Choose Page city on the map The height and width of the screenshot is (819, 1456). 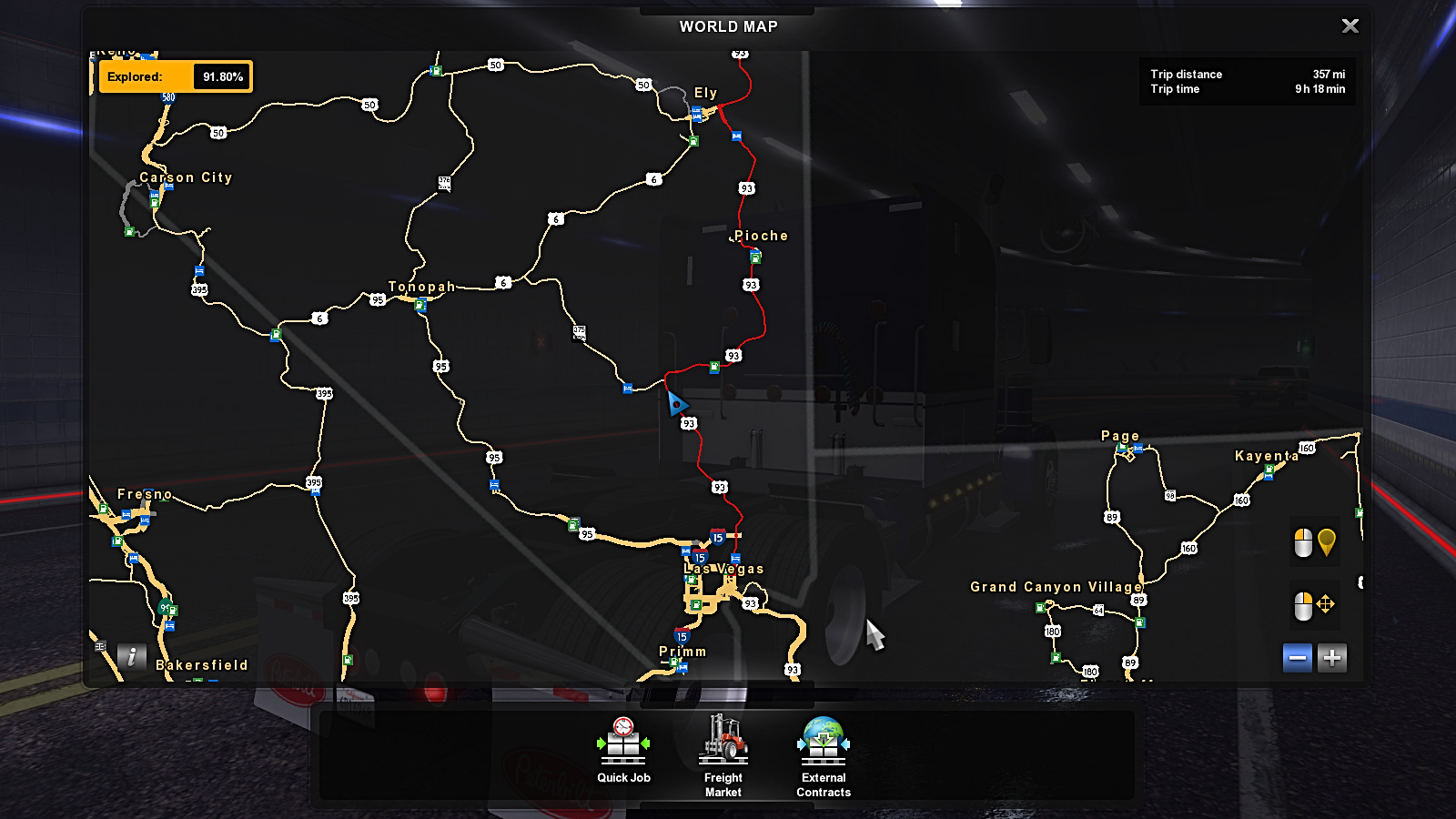pos(1120,436)
